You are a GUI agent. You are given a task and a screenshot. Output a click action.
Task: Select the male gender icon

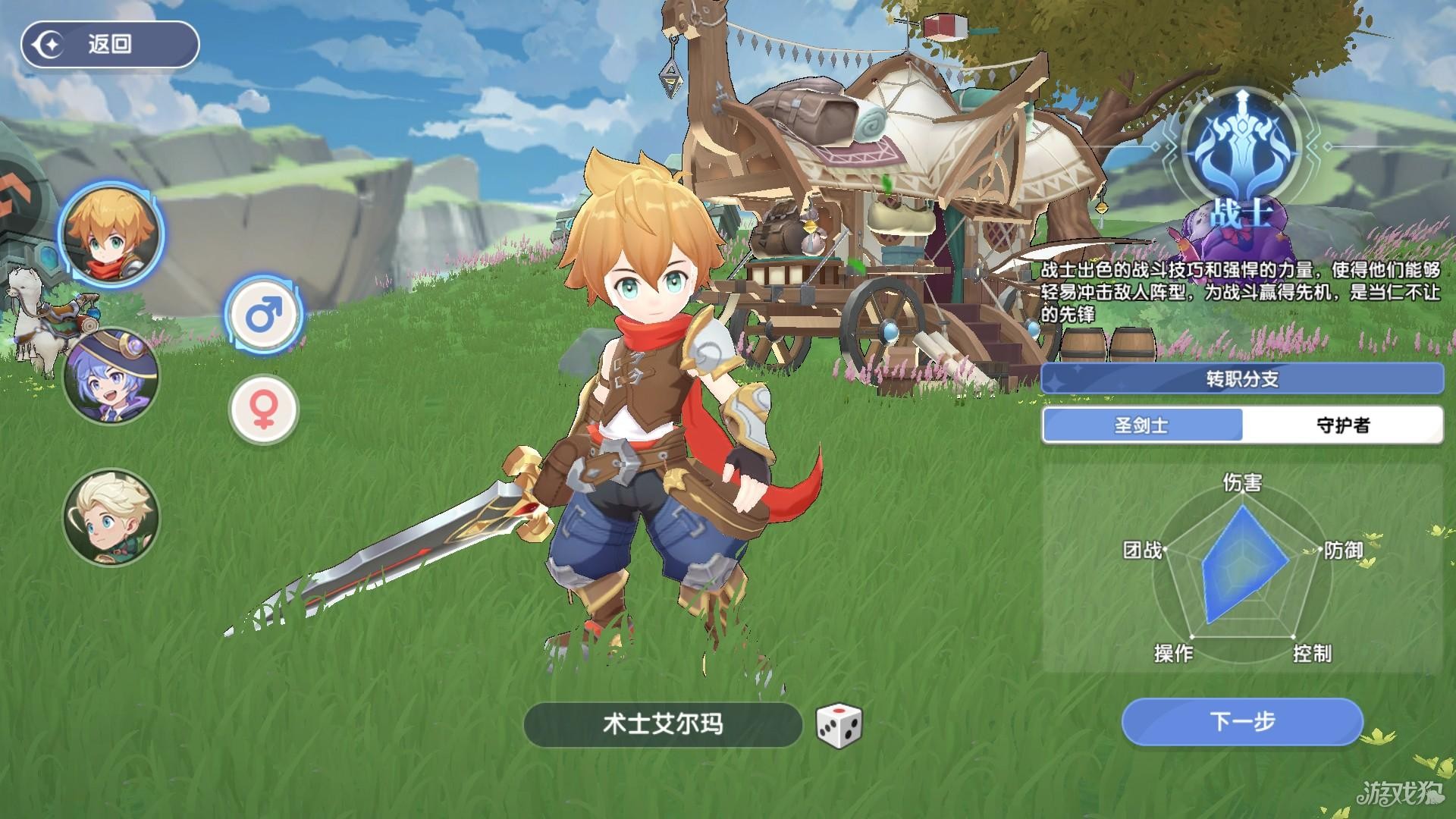(x=264, y=314)
